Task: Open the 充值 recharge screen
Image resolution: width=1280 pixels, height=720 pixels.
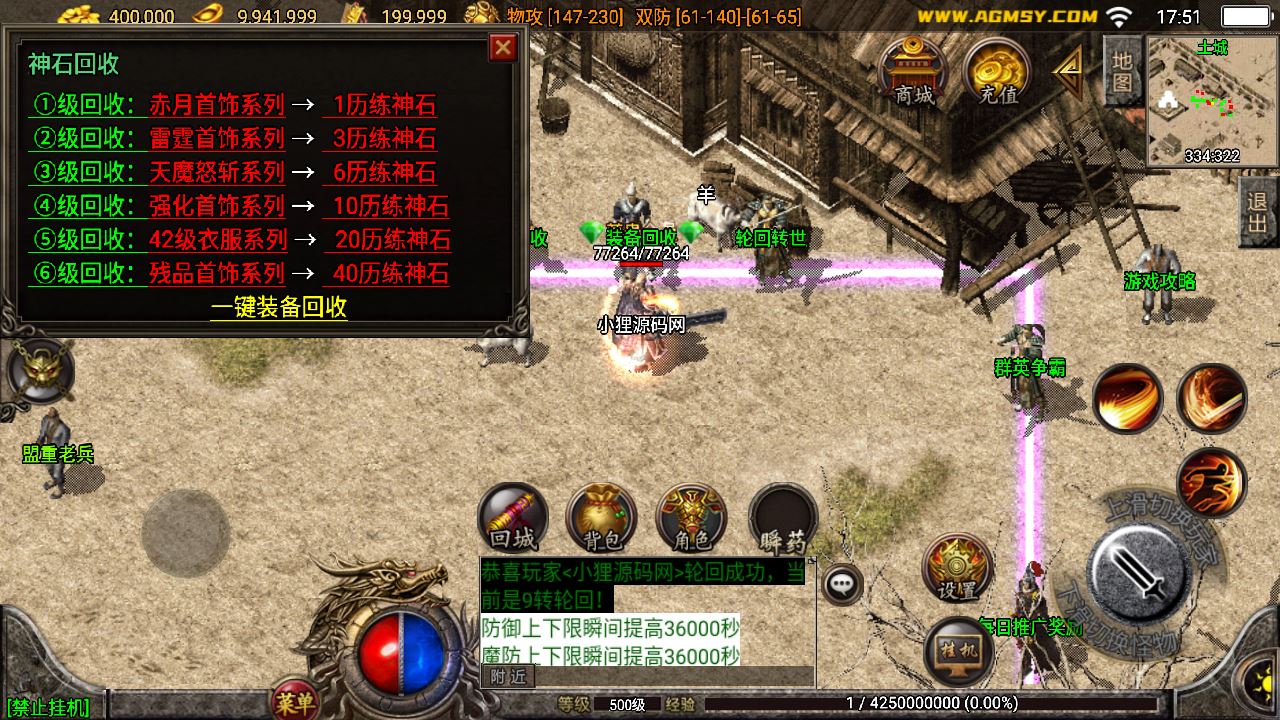Action: coord(997,72)
